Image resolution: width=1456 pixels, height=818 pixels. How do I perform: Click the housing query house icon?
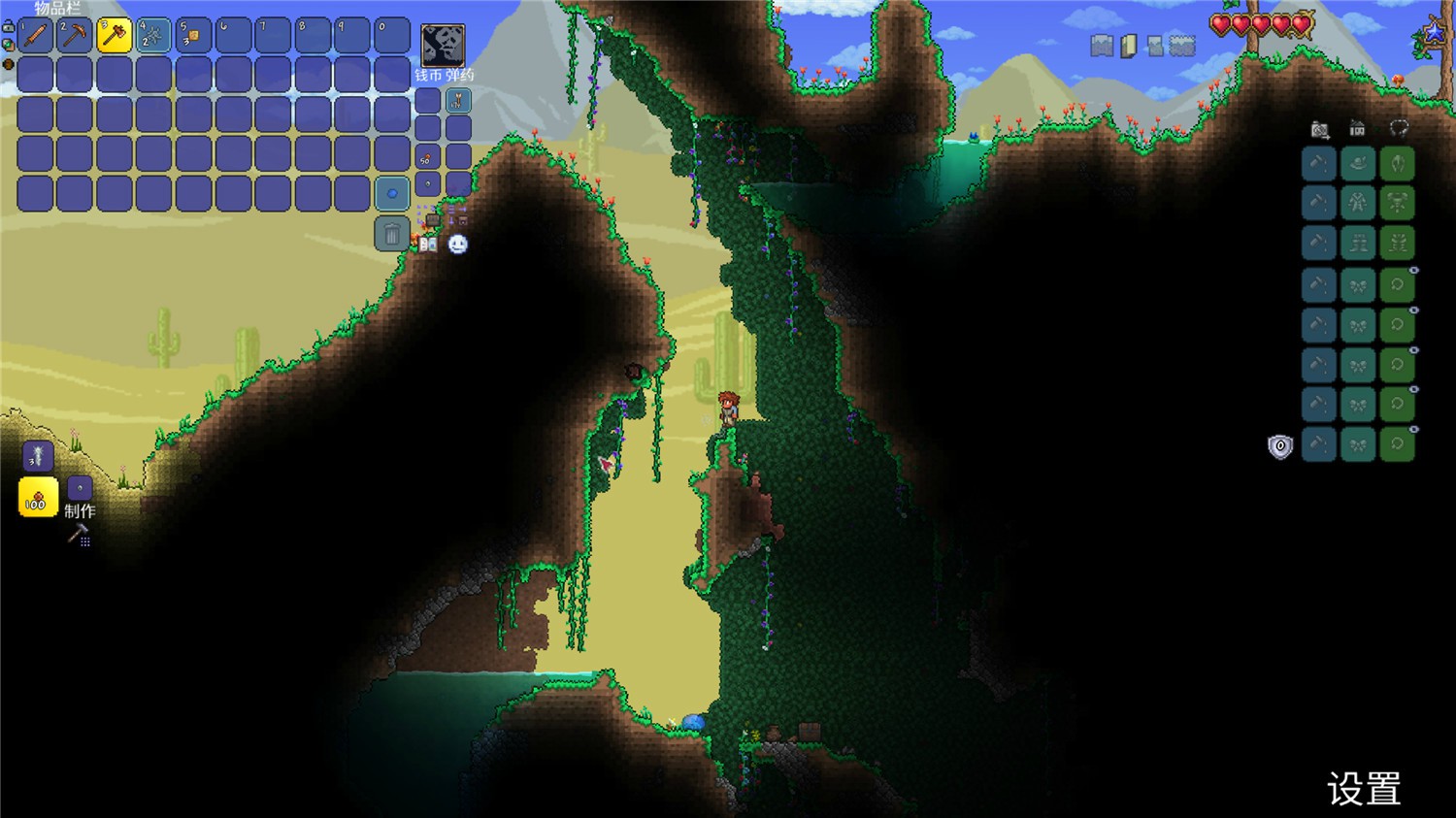pos(1356,128)
